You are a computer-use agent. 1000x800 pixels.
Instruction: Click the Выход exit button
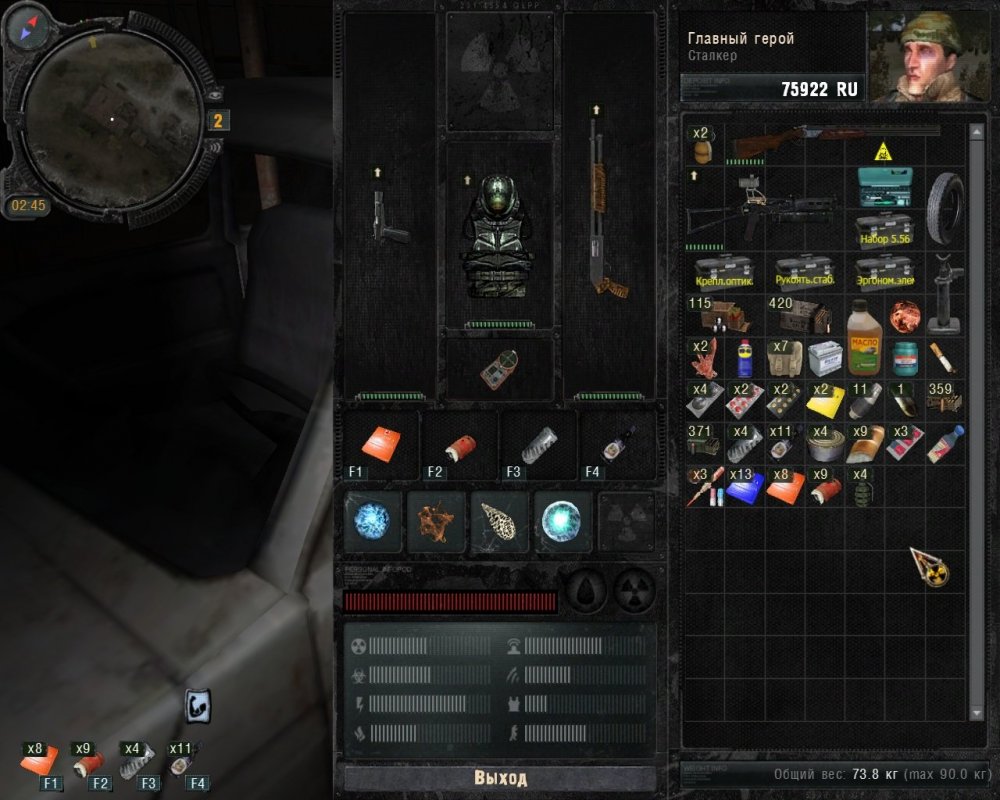(500, 778)
